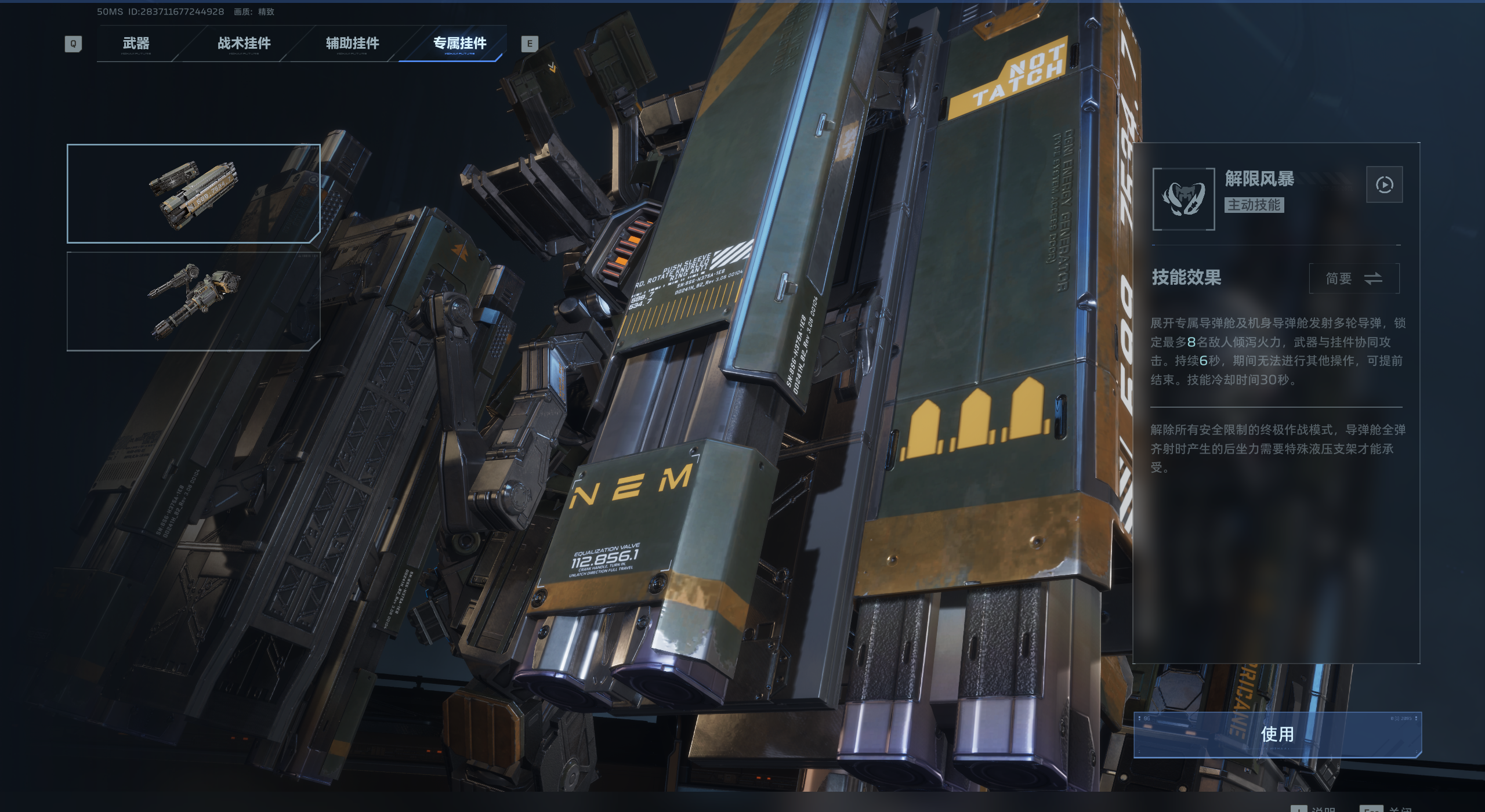1485x812 pixels.
Task: Confirm with the 使用 button
Action: (1277, 734)
